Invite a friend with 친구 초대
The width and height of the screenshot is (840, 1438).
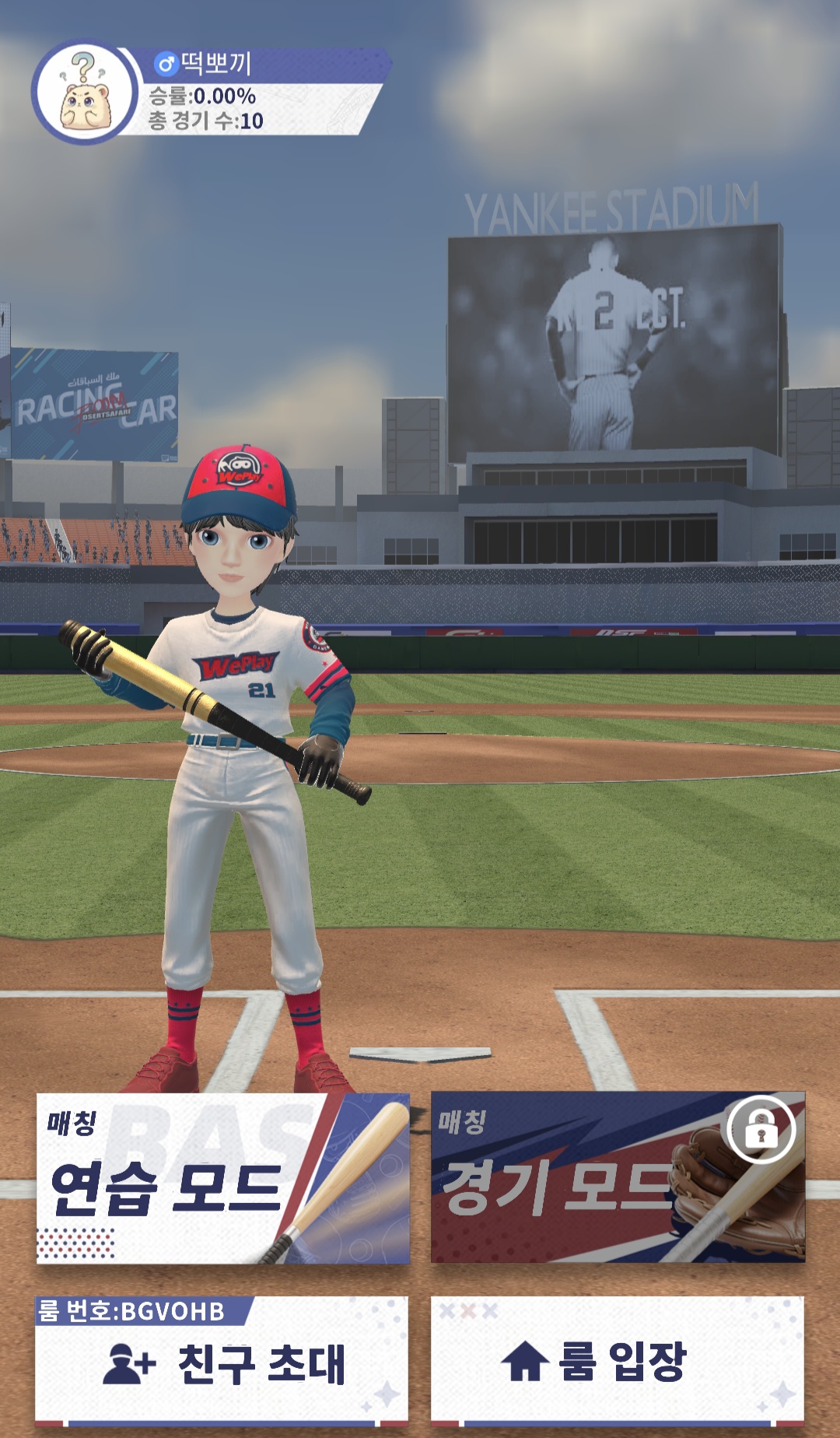point(222,1362)
